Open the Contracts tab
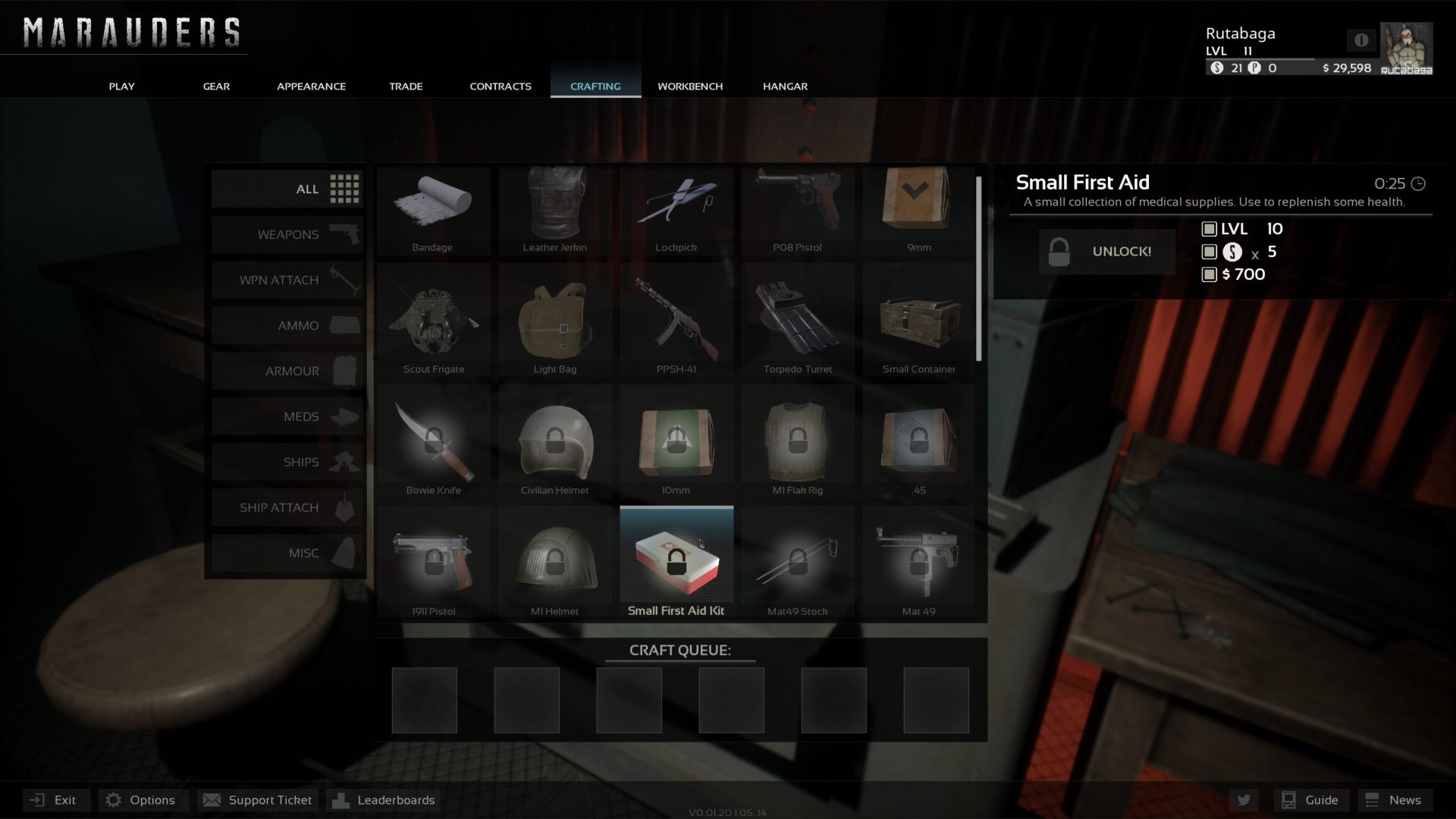The image size is (1456, 819). [500, 86]
